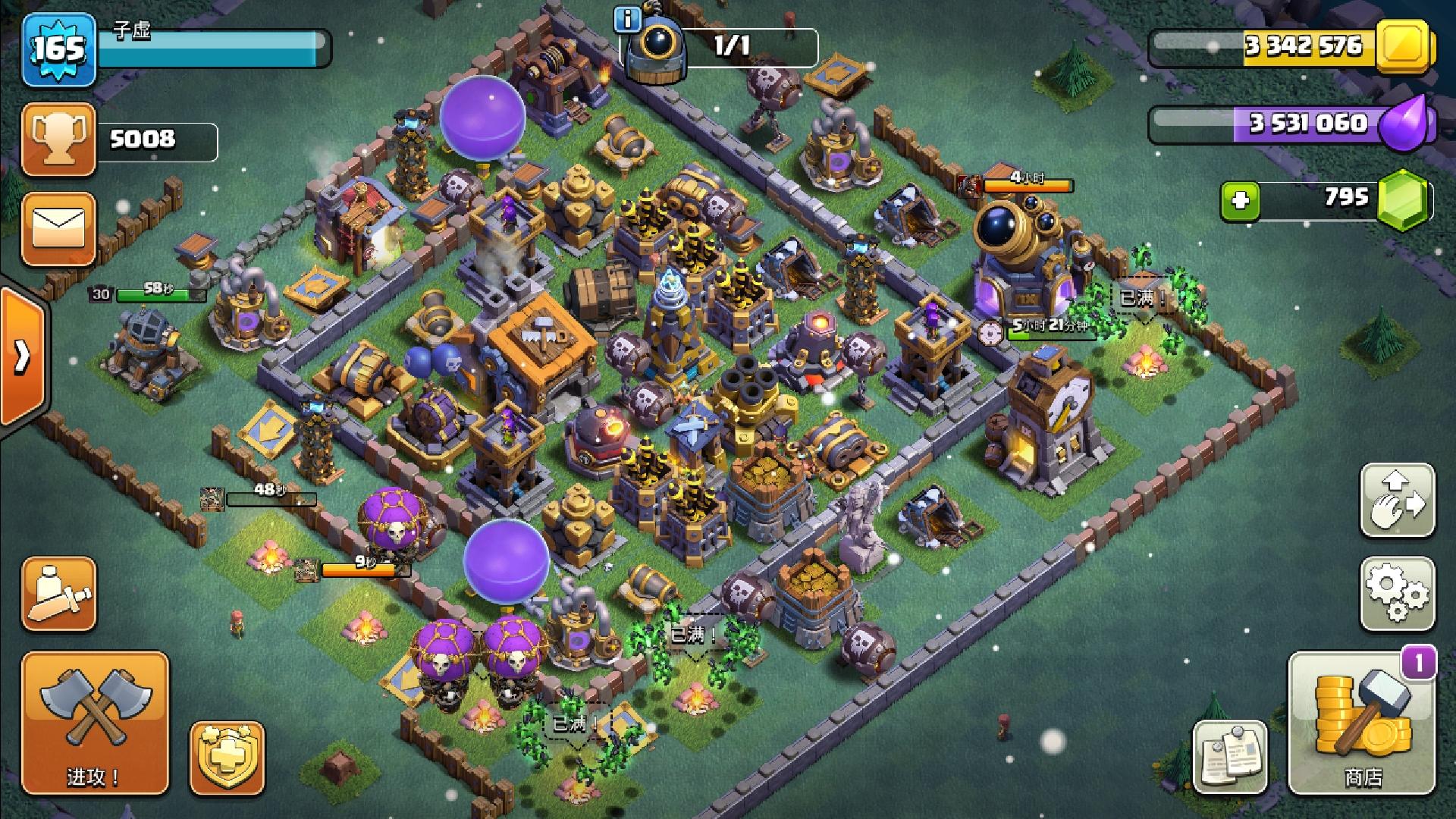View the trophy league details

click(x=59, y=140)
